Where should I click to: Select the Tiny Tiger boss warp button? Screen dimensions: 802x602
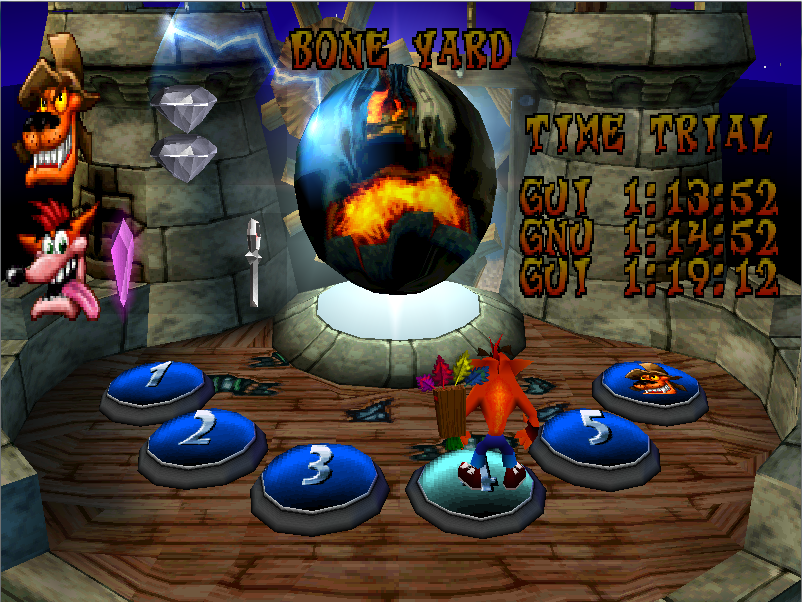coord(651,381)
